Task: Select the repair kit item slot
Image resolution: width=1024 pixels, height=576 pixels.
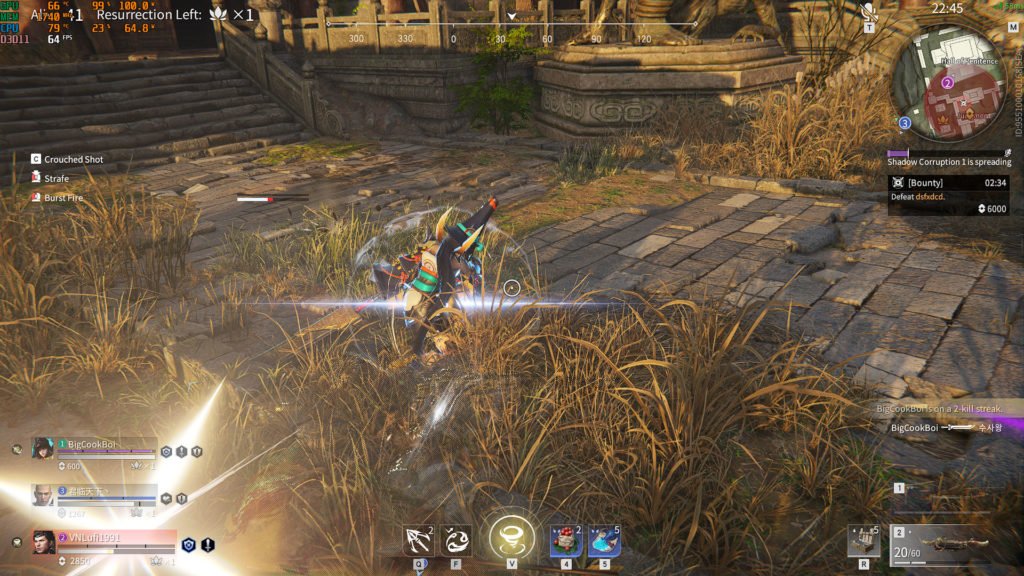Action: point(863,541)
